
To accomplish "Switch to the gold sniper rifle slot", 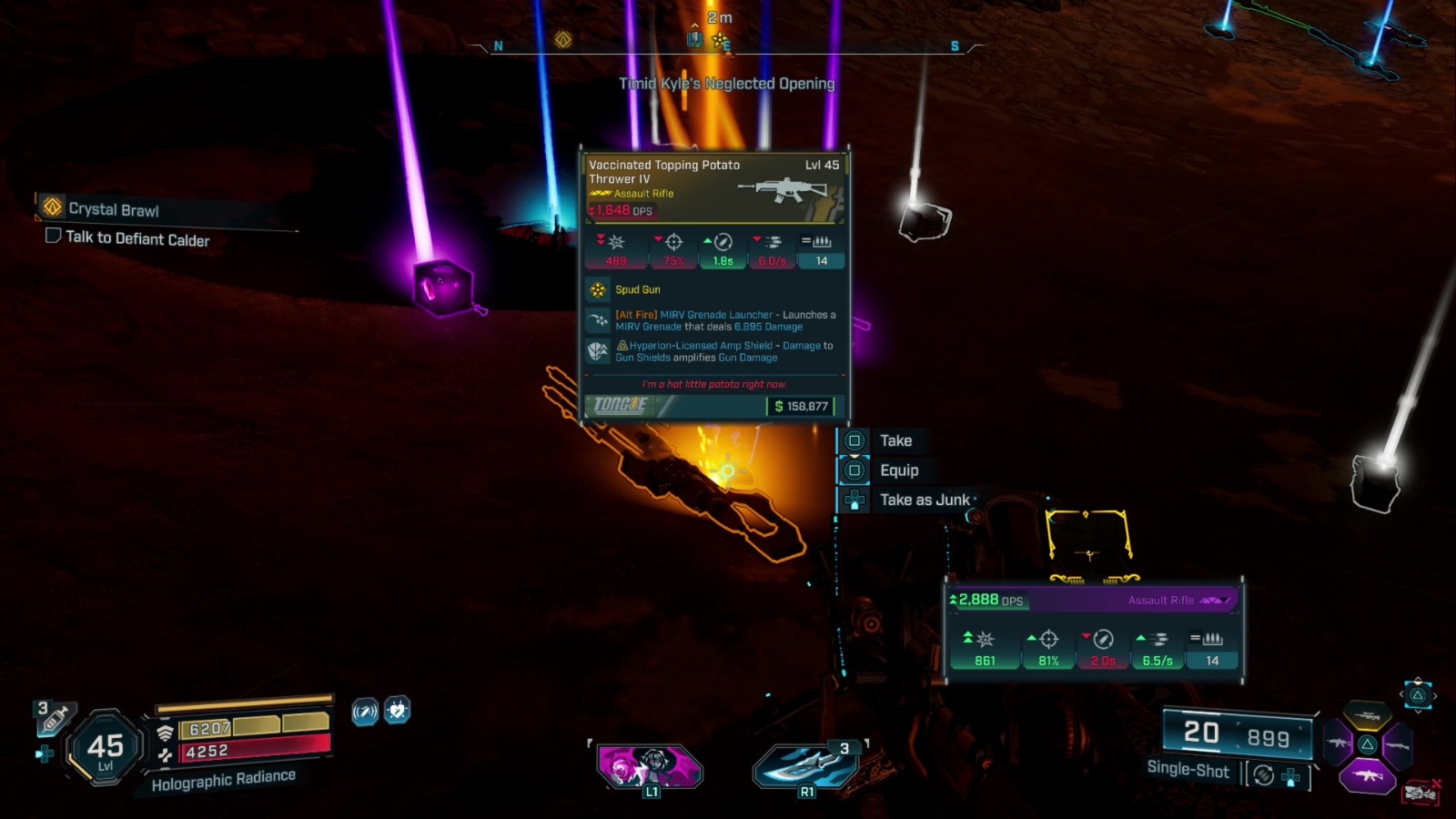I will tap(1367, 717).
